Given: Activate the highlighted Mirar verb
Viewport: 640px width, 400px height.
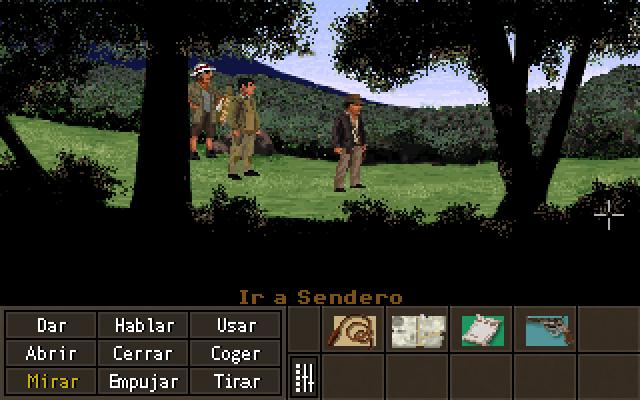Looking at the screenshot, I should [52, 381].
